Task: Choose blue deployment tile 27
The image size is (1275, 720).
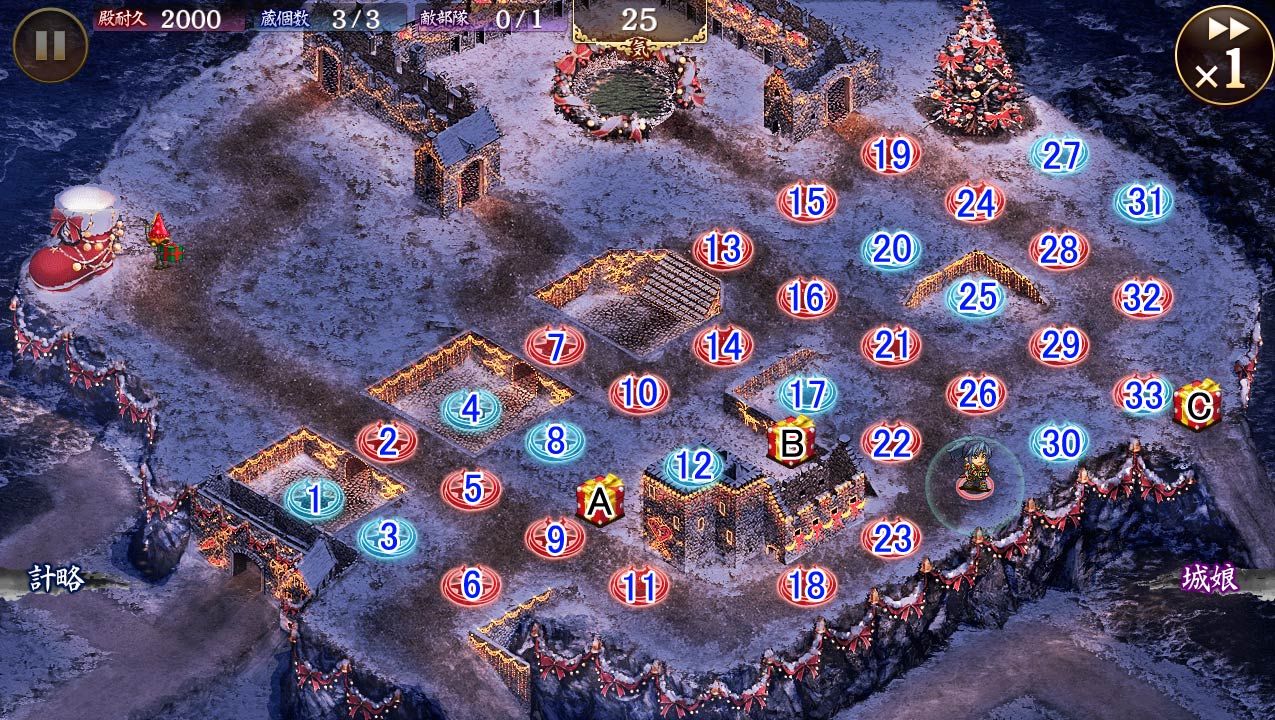Action: click(1060, 154)
